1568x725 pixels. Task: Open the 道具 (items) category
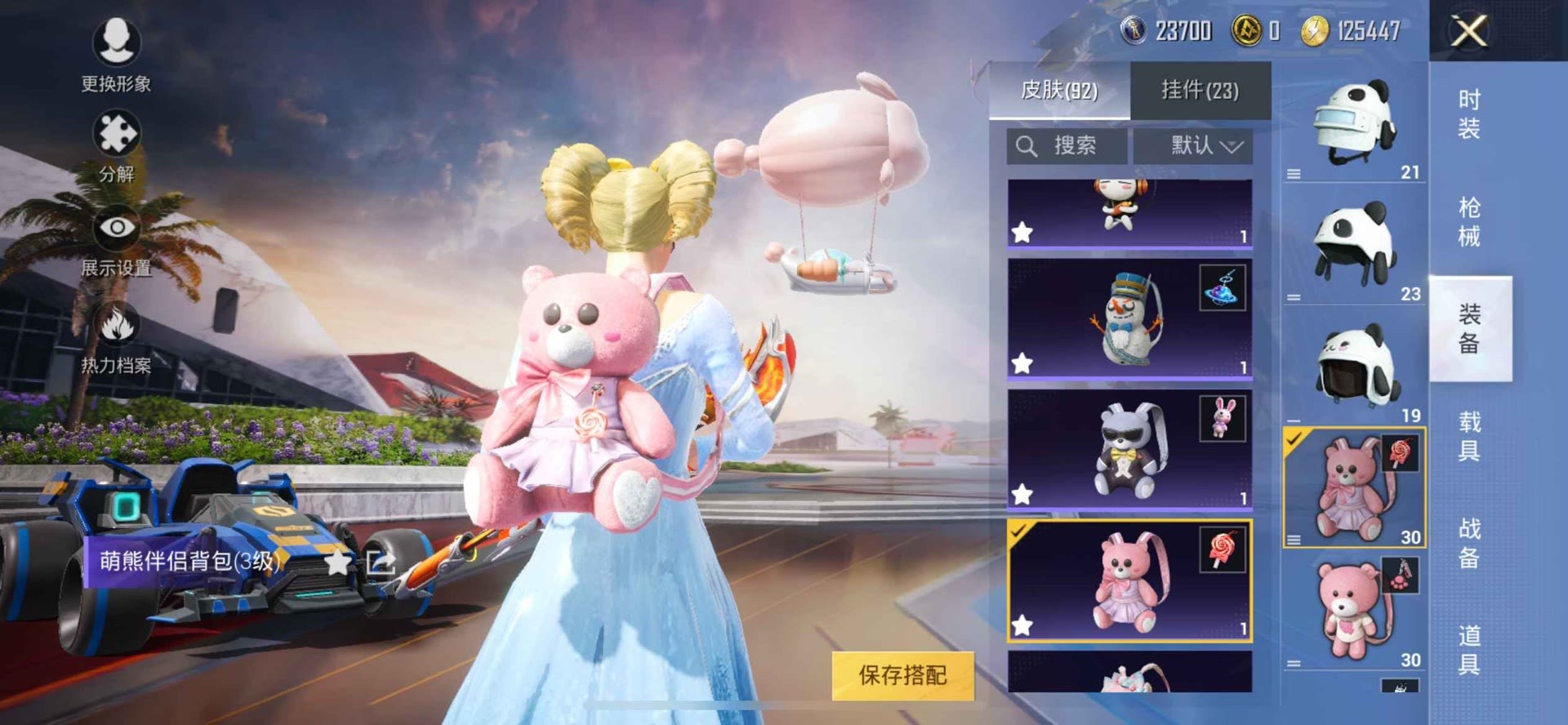tap(1469, 650)
